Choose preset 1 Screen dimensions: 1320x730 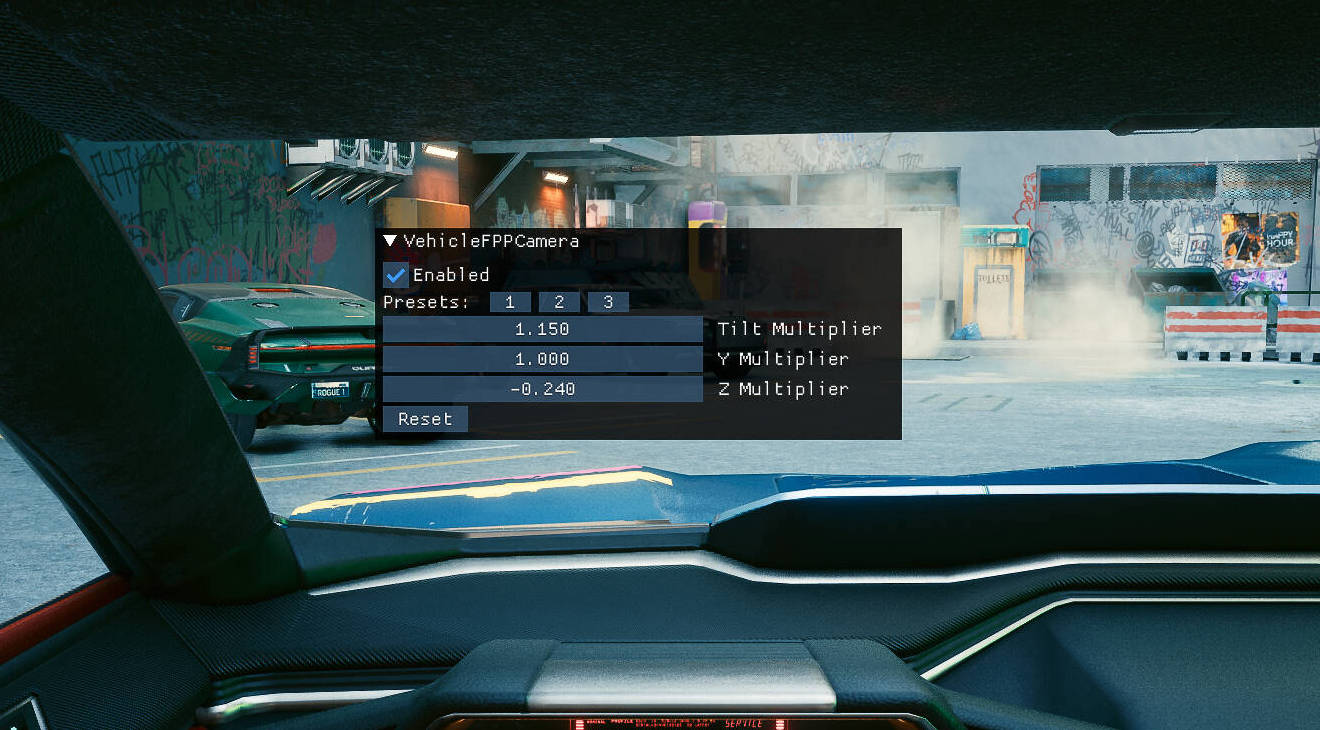click(510, 302)
